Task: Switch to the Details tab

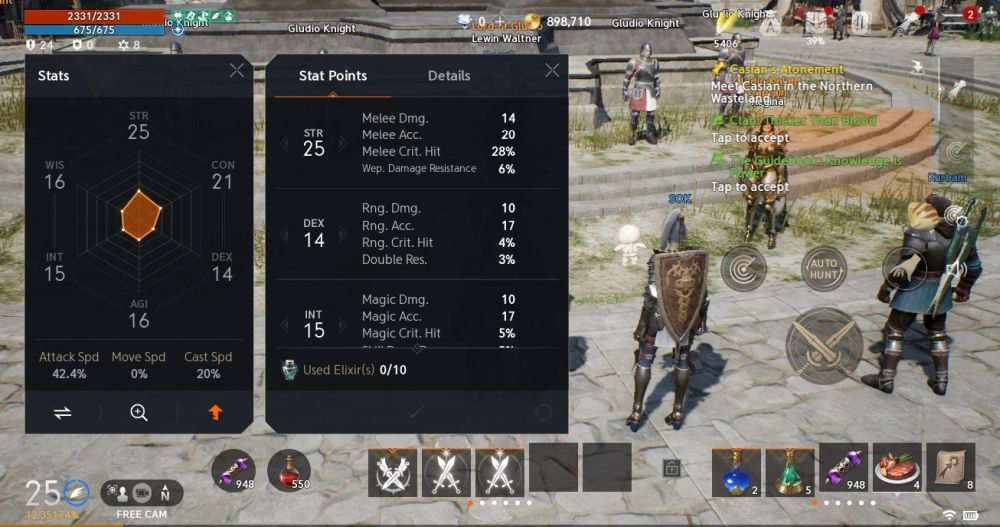Action: 449,76
